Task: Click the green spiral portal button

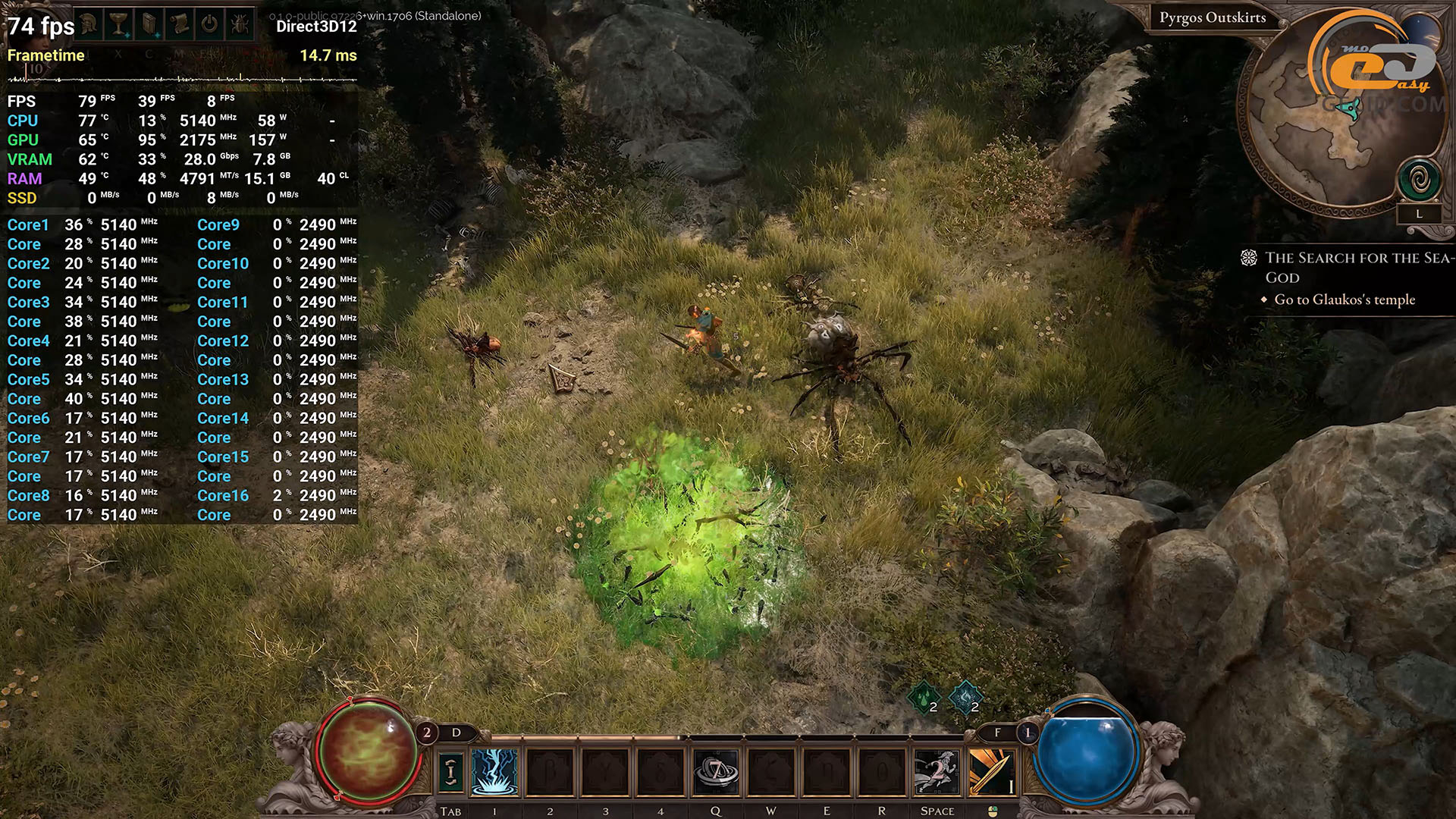Action: (1420, 180)
